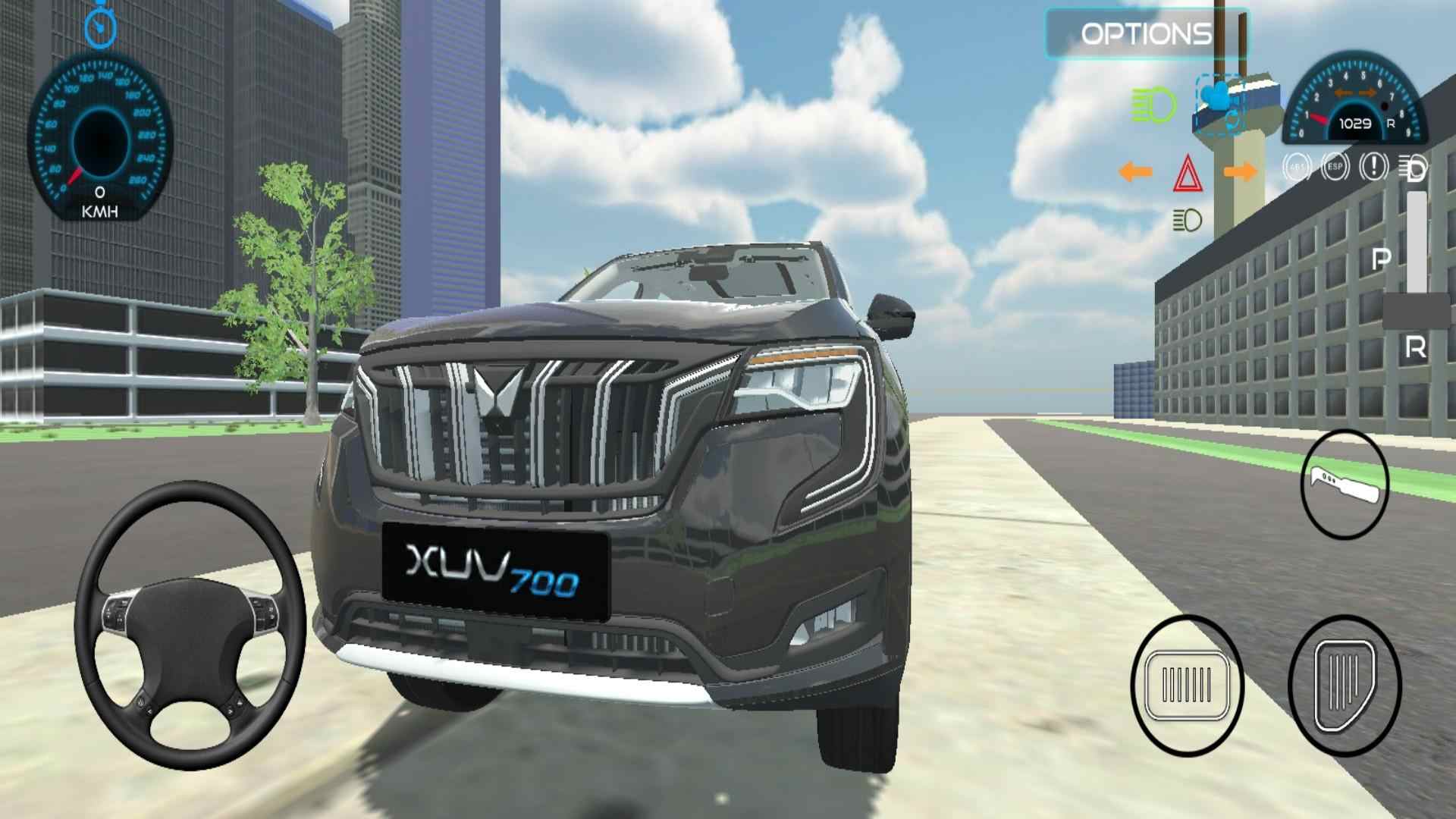
Task: Open the OPTIONS menu
Action: [x=1147, y=33]
